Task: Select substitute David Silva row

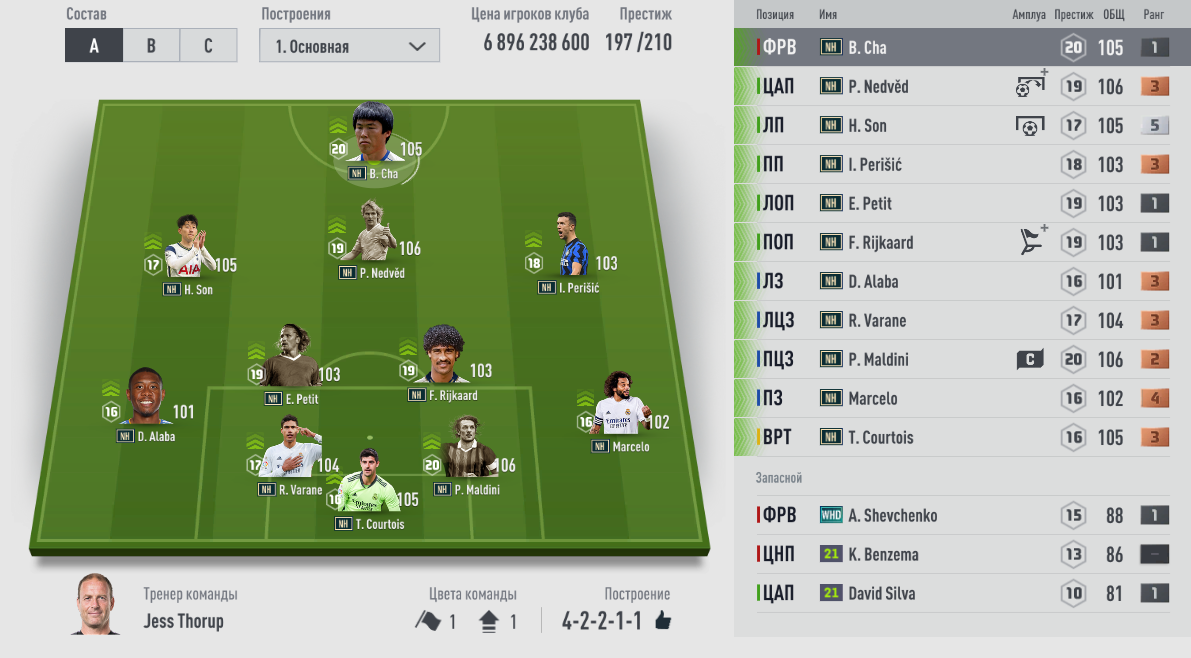Action: click(960, 593)
